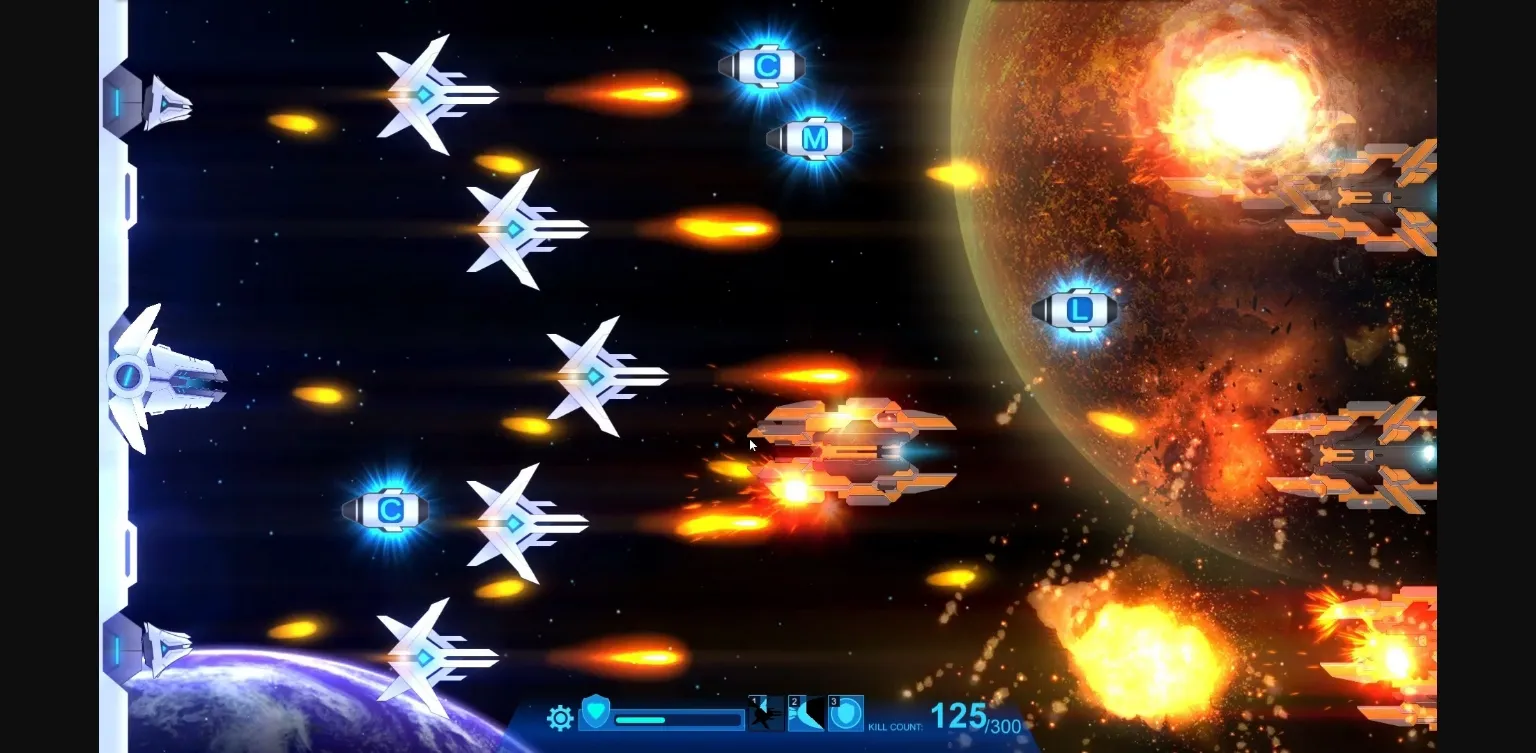Activate ability slot 3 (shield power)

[x=845, y=717]
